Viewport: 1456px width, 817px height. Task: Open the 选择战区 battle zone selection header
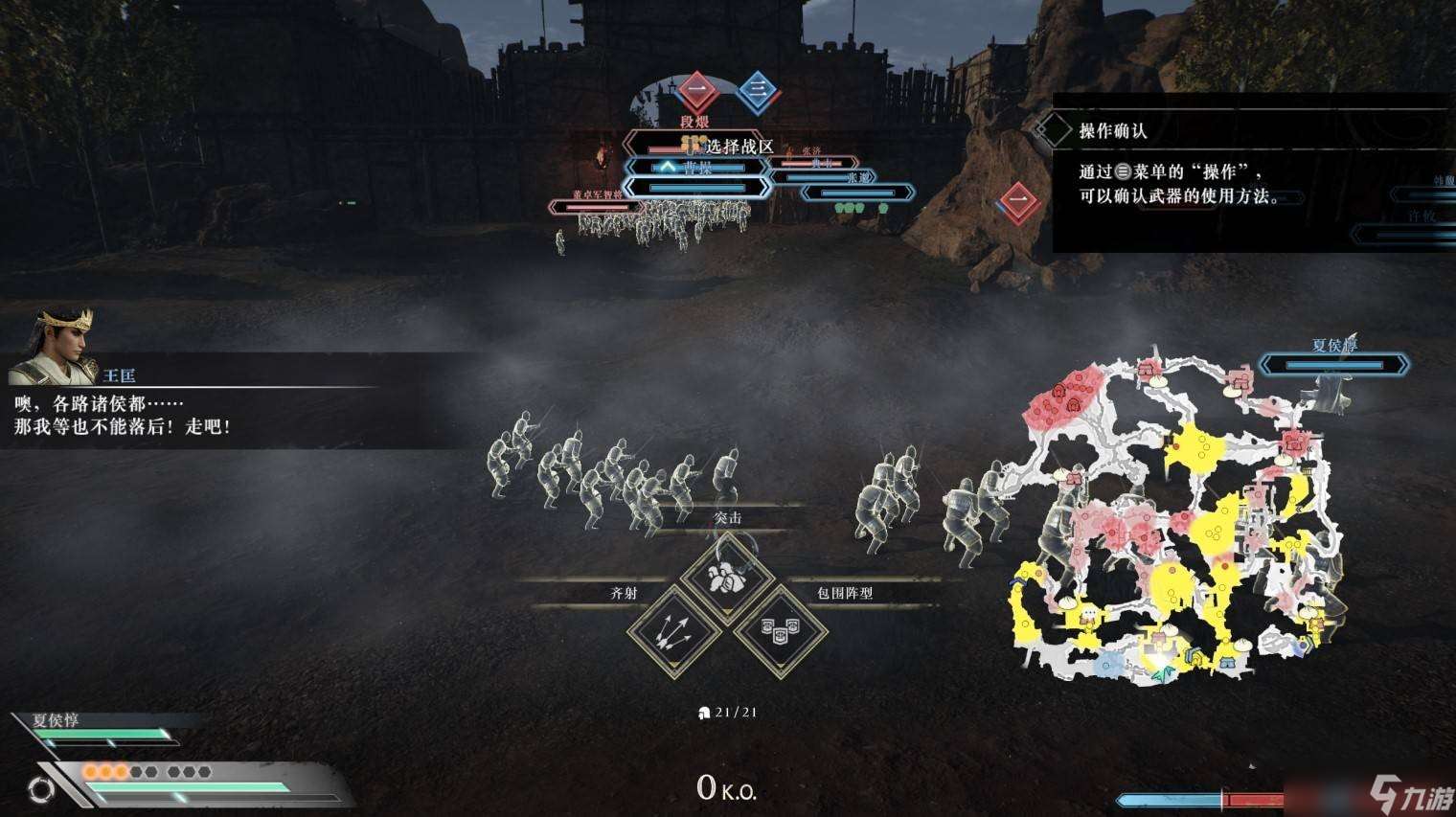(740, 147)
